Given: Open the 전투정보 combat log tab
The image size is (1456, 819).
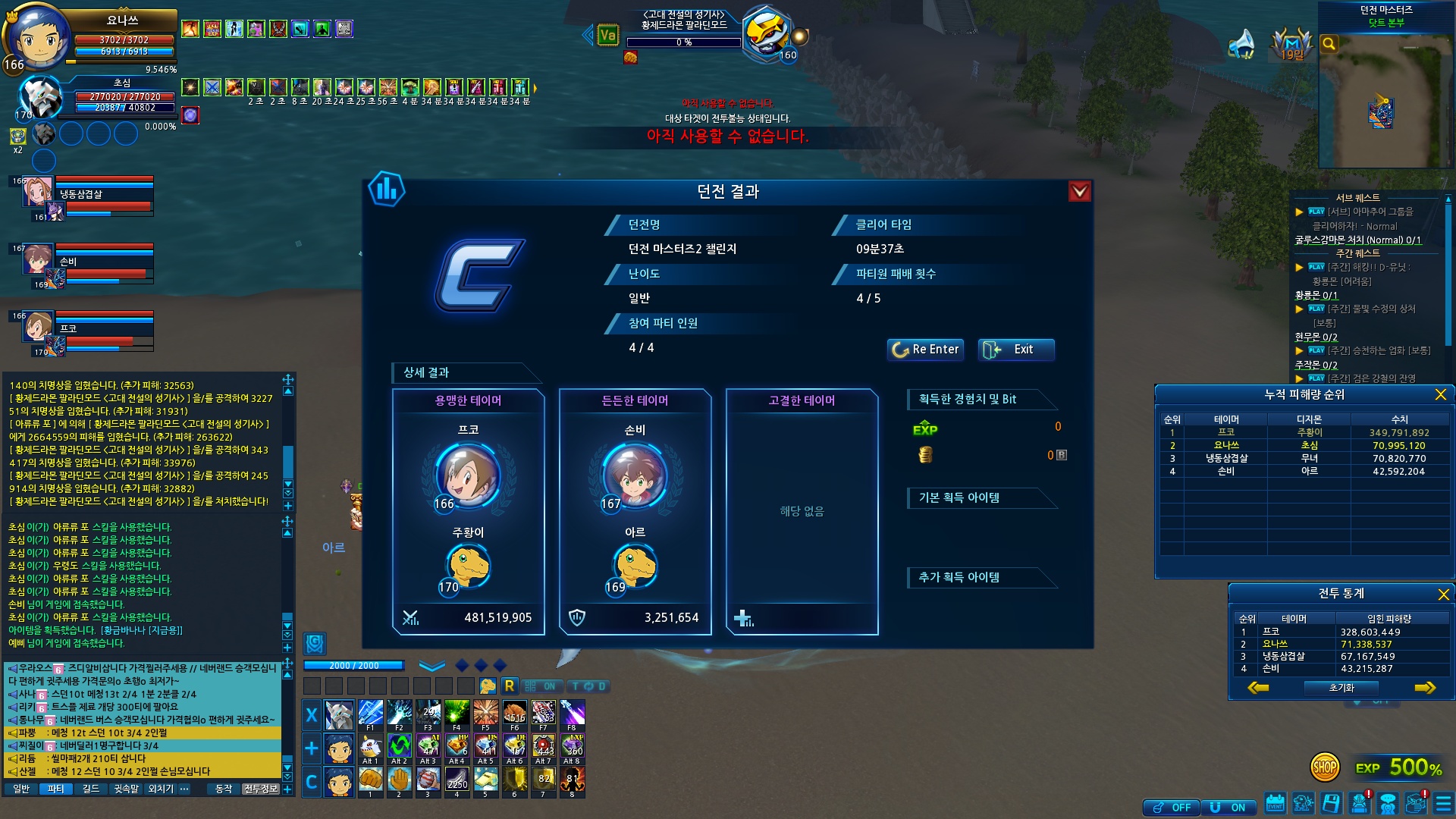Looking at the screenshot, I should point(260,789).
